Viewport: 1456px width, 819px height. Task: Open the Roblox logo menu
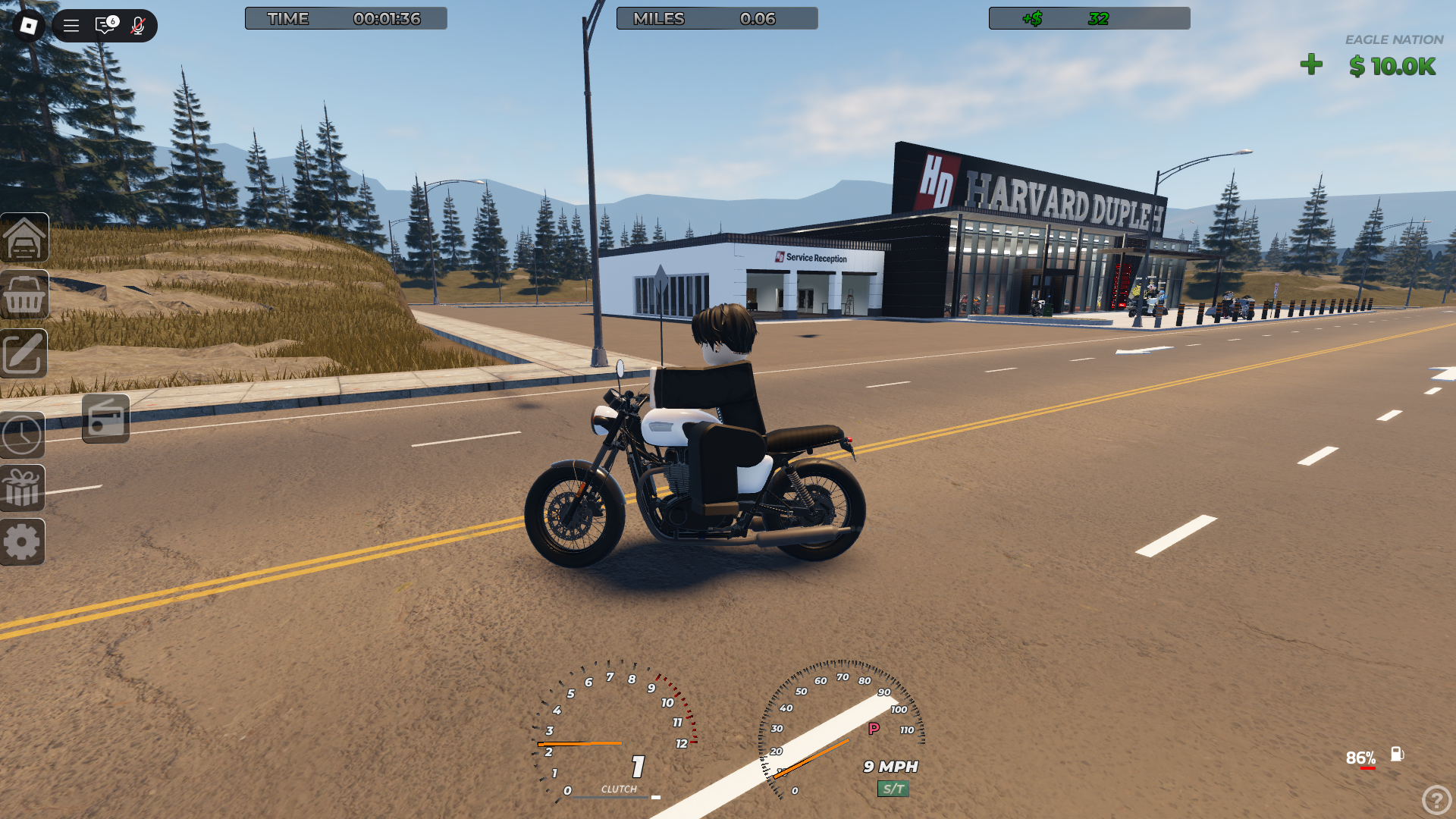pyautogui.click(x=29, y=26)
